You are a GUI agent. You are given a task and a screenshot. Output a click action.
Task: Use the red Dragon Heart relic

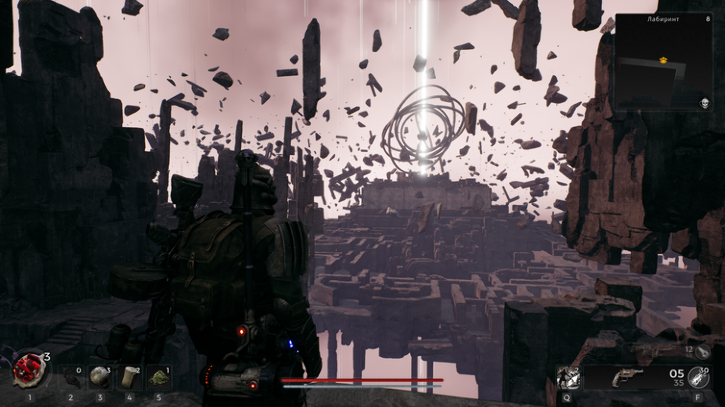point(28,370)
